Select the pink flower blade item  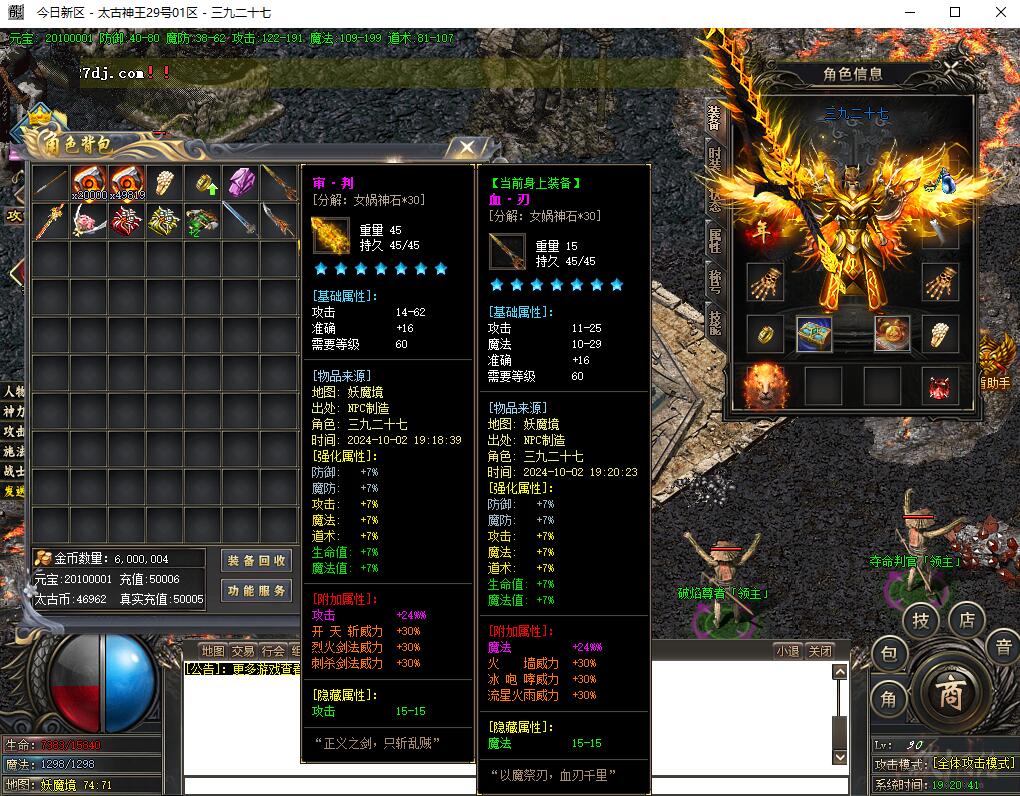pyautogui.click(x=89, y=221)
